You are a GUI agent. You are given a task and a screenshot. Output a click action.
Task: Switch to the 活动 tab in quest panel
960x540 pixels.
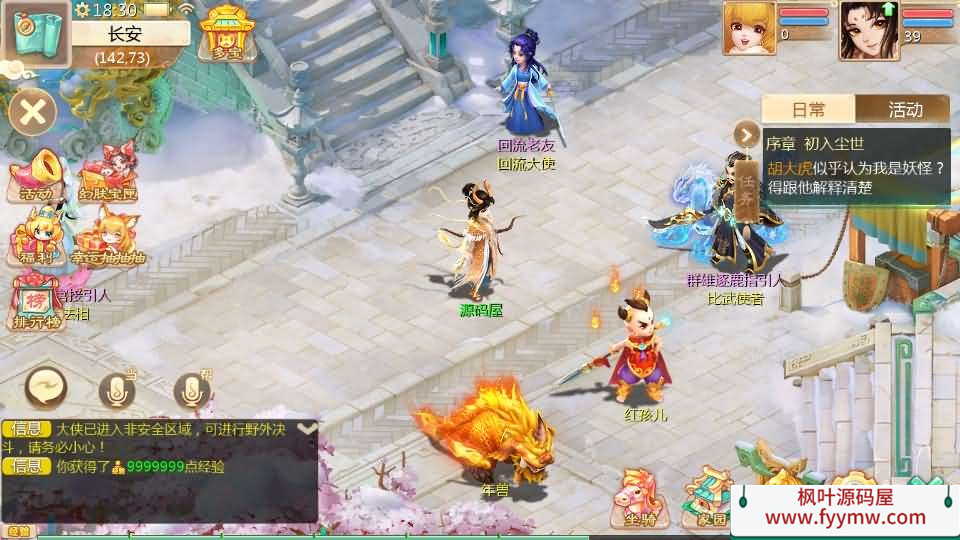[x=904, y=109]
